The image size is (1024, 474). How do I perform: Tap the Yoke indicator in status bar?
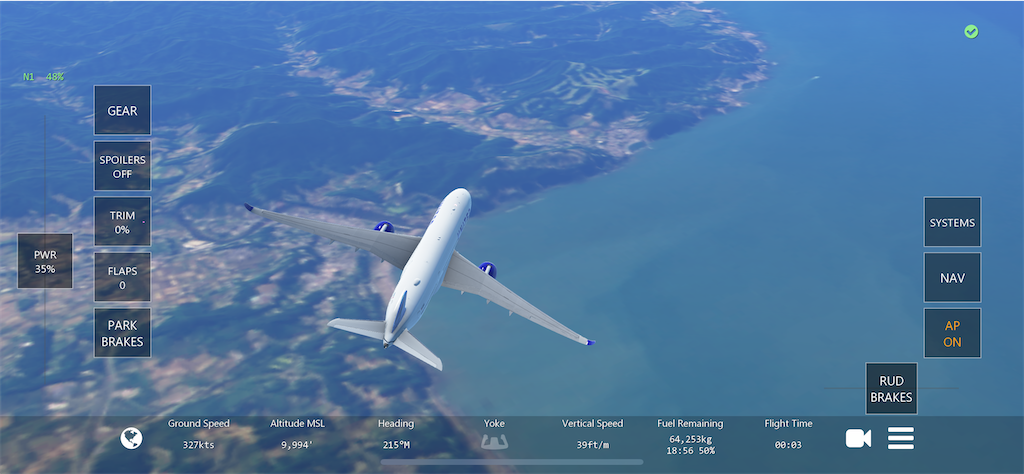tap(494, 434)
